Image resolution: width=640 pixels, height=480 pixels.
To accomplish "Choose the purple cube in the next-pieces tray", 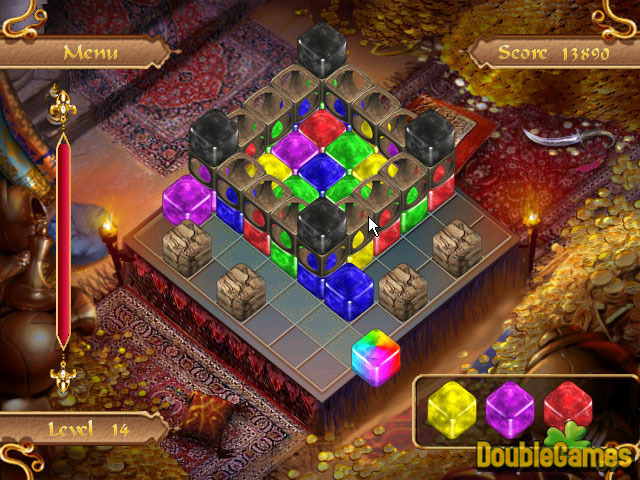I will (508, 408).
